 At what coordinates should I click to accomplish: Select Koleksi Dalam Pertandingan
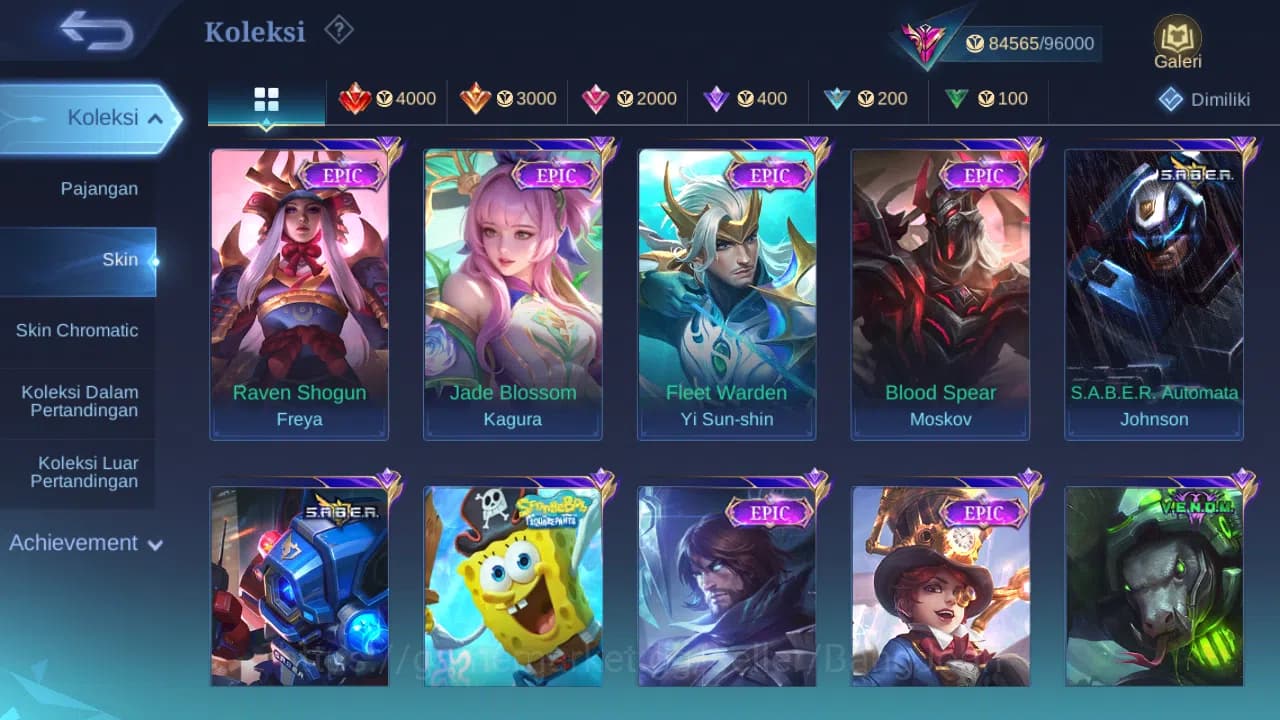[x=78, y=401]
